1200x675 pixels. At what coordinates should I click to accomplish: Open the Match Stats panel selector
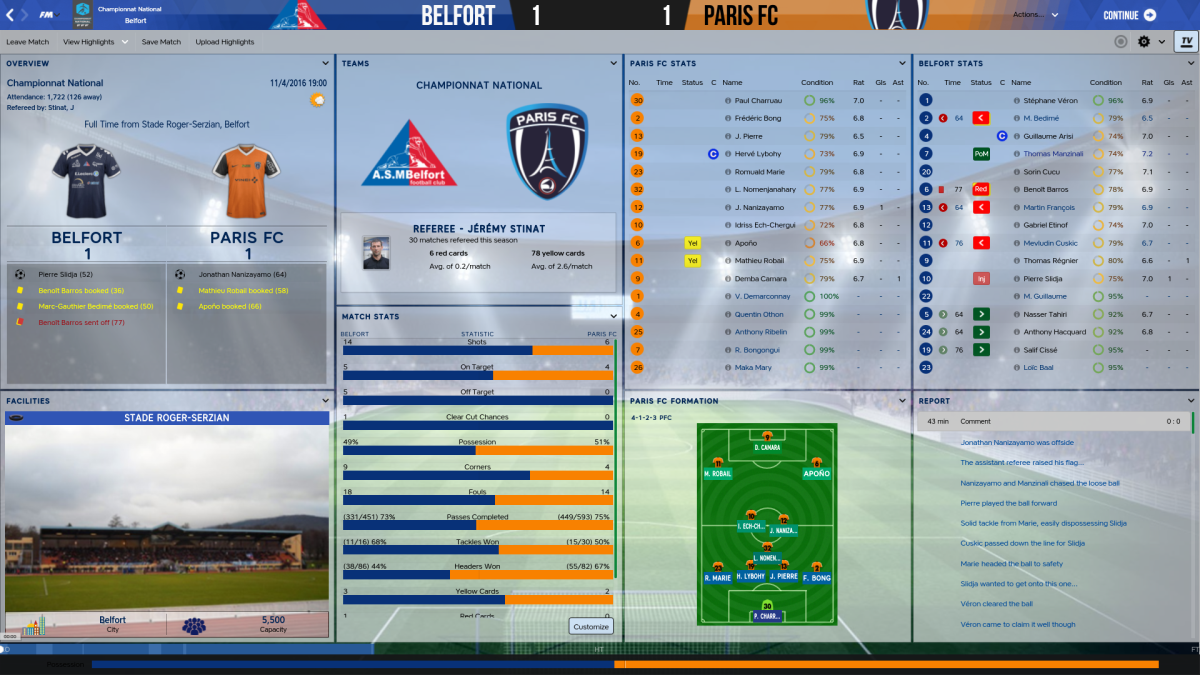click(614, 316)
